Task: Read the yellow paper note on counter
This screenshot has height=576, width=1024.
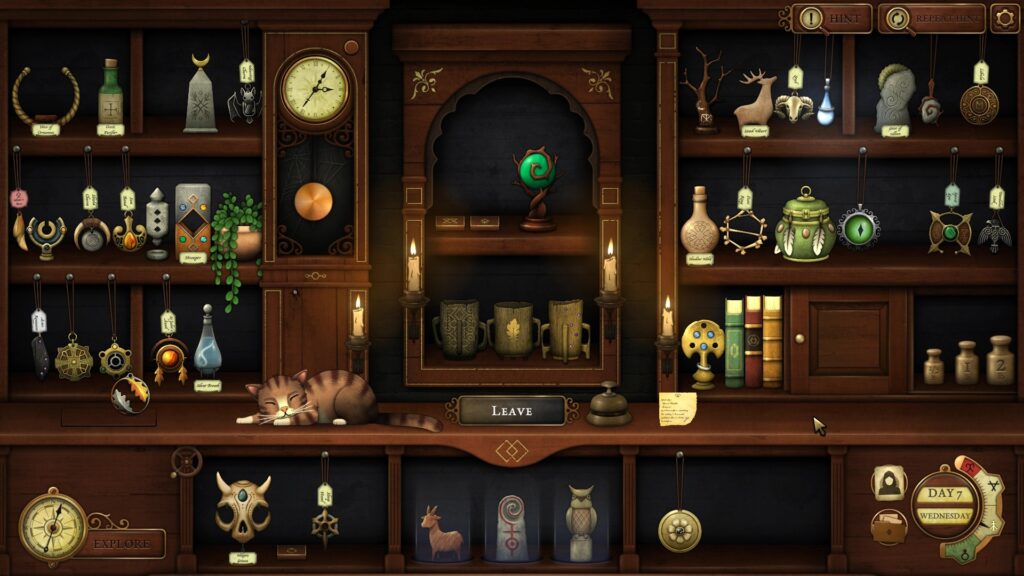Action: coord(677,409)
